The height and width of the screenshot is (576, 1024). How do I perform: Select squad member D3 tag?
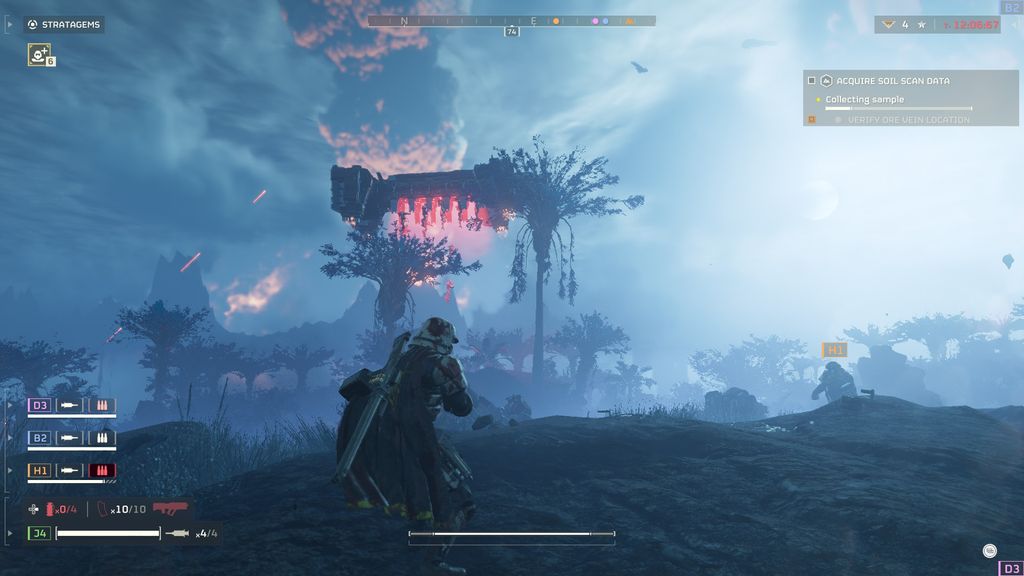click(40, 405)
